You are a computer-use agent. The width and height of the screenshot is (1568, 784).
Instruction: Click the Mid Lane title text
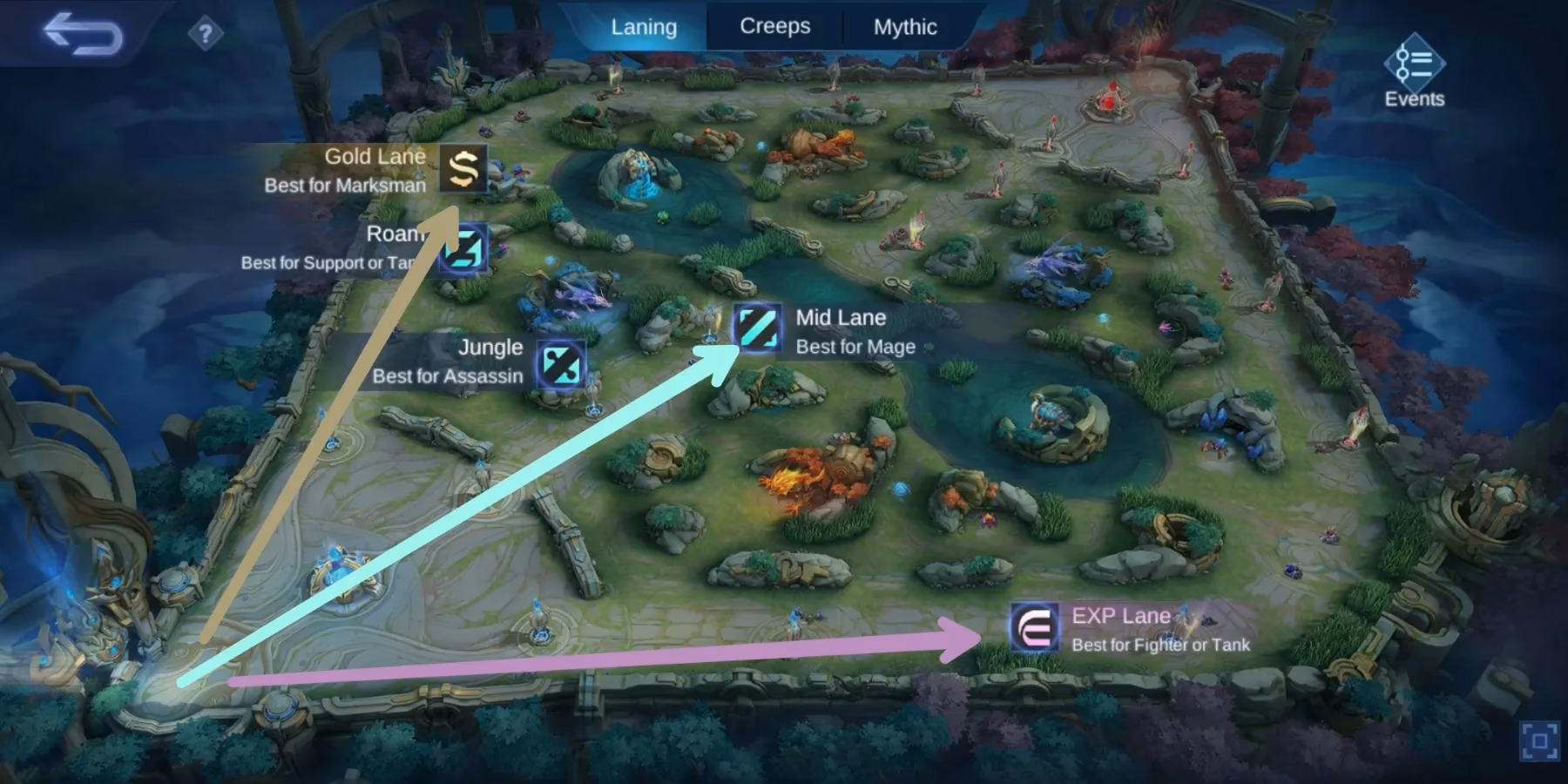click(x=840, y=317)
